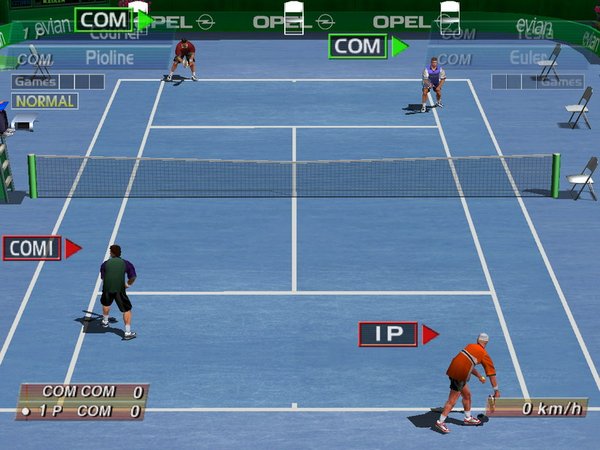
Task: Click the red-arrow COM partner marker
Action: 33,248
